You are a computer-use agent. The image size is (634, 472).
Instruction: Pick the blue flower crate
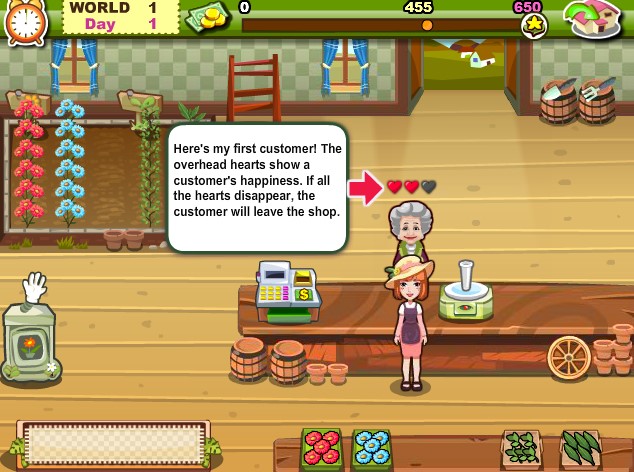pos(371,450)
